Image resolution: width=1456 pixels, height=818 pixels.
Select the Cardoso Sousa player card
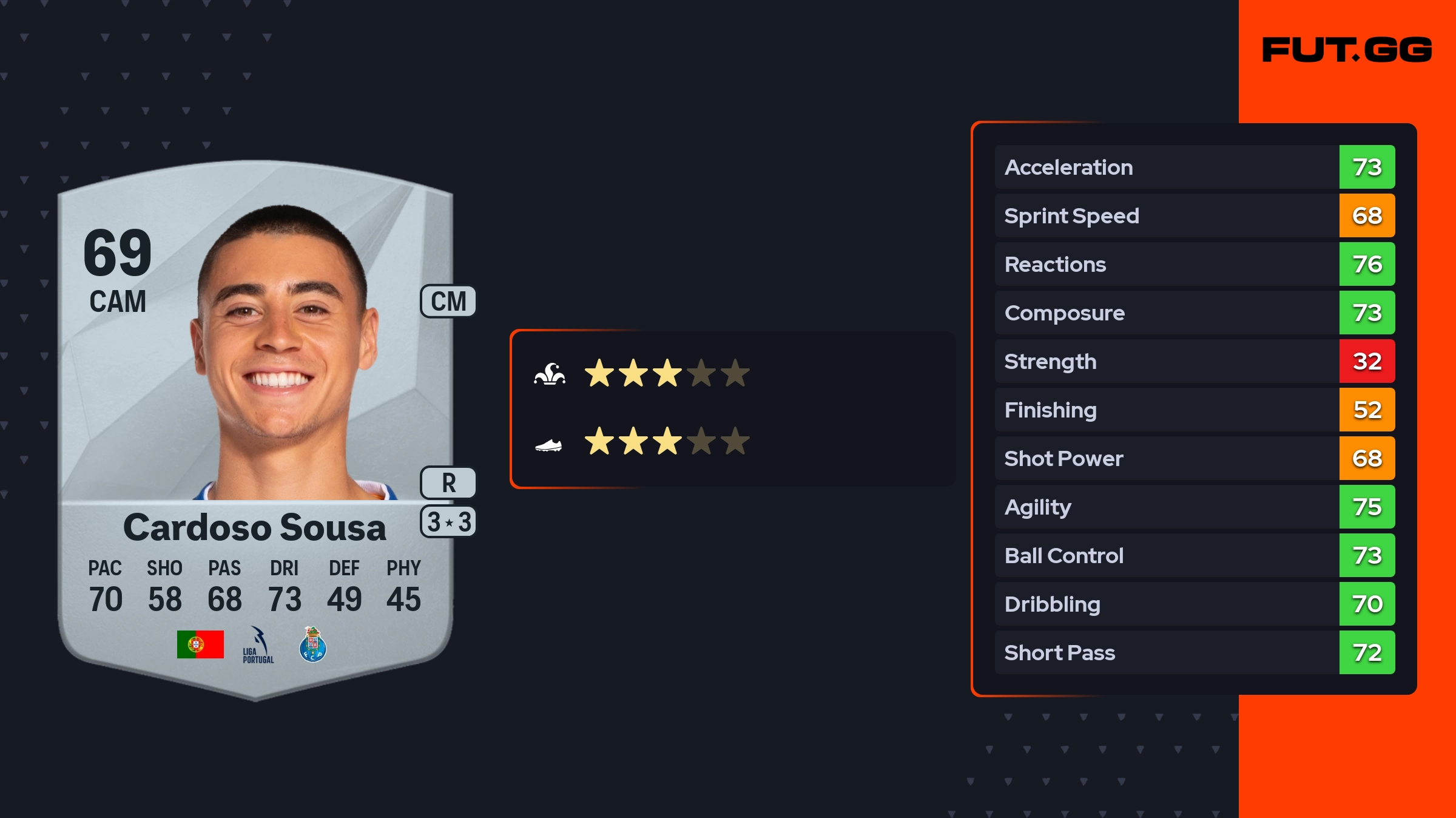pyautogui.click(x=255, y=425)
